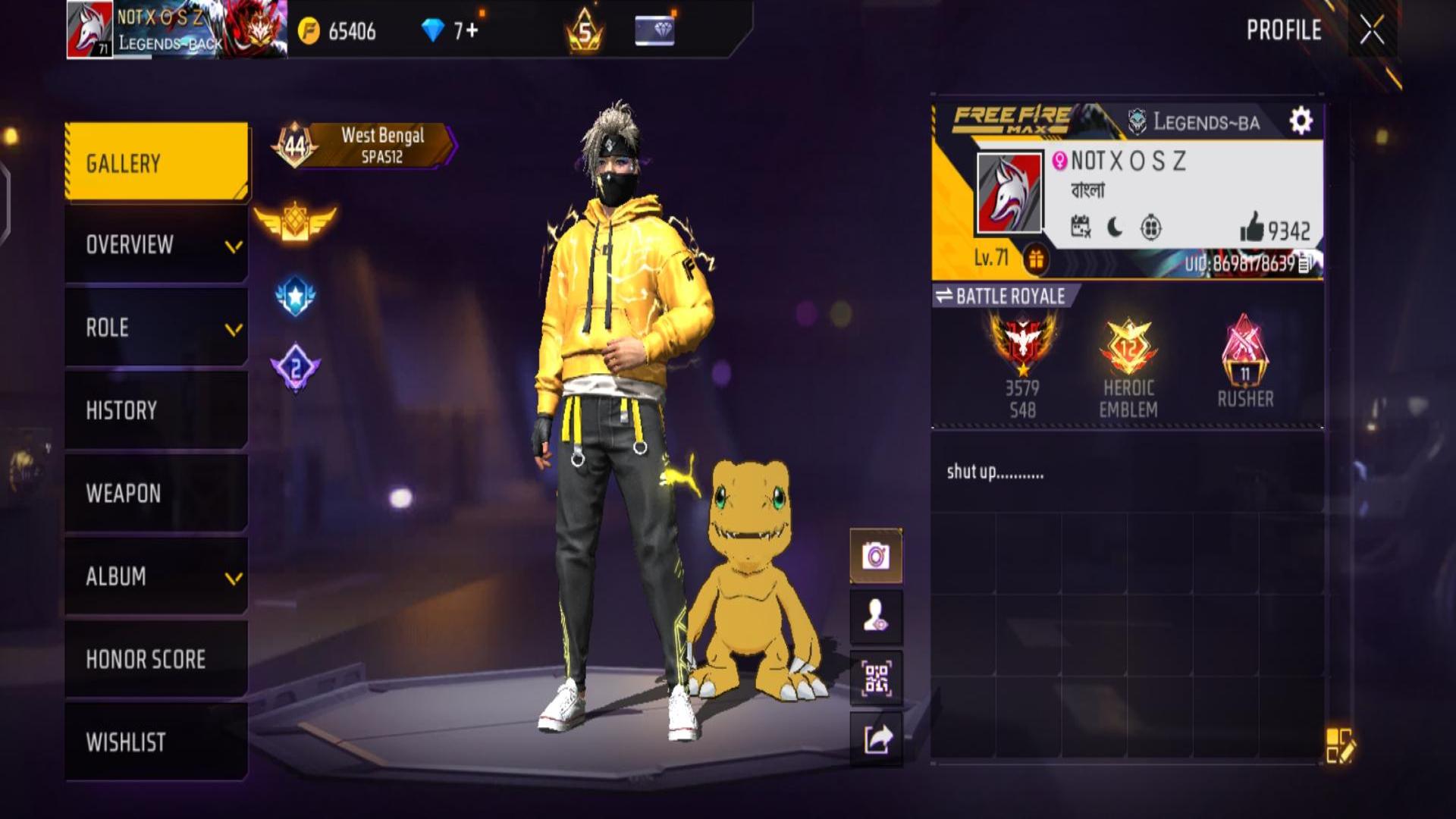Expand the Album menu entry

pyautogui.click(x=156, y=576)
